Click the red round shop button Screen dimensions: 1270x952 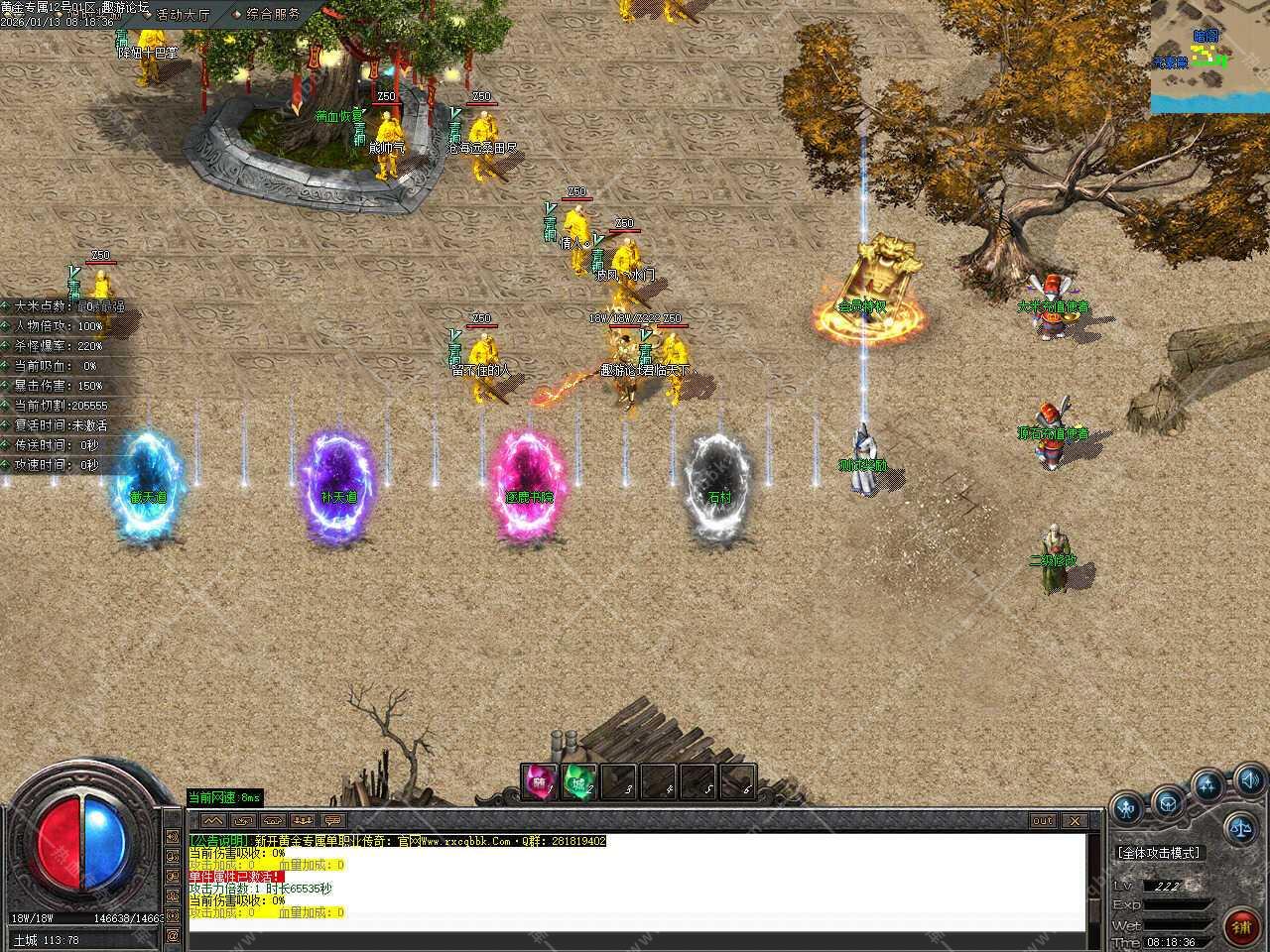1240,927
